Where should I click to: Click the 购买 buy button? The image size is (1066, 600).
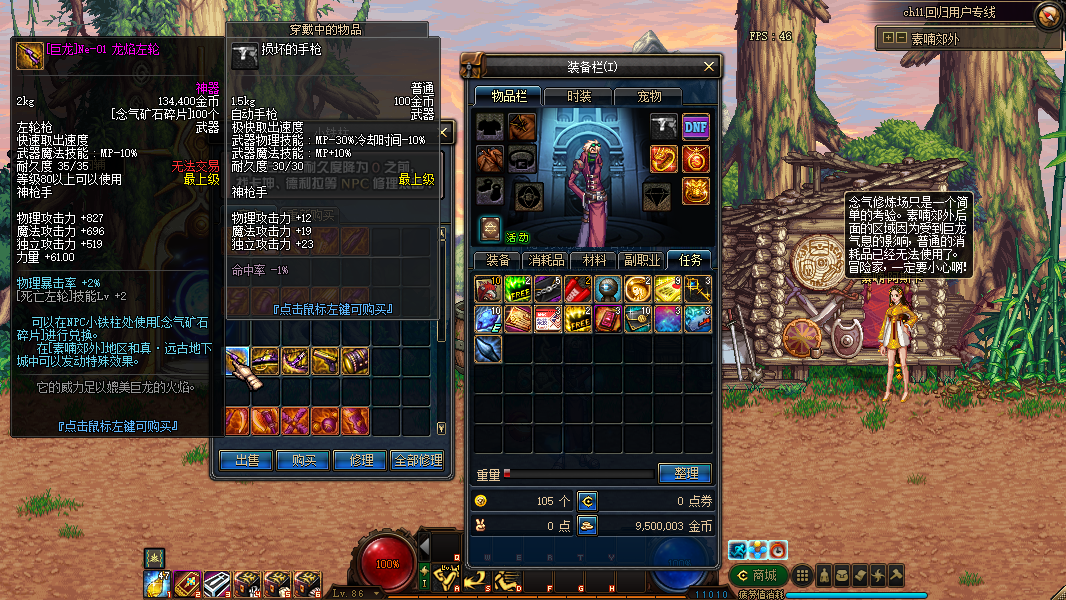click(x=304, y=460)
